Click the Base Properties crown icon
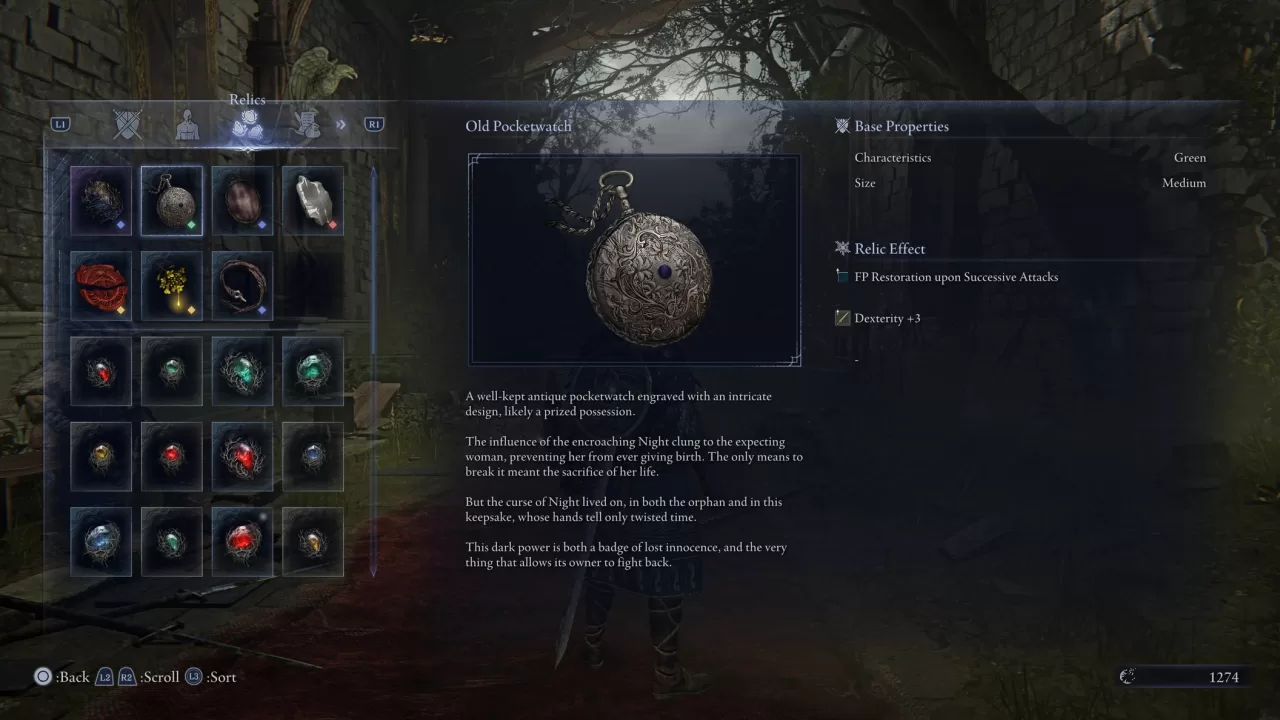The height and width of the screenshot is (720, 1280). 841,125
